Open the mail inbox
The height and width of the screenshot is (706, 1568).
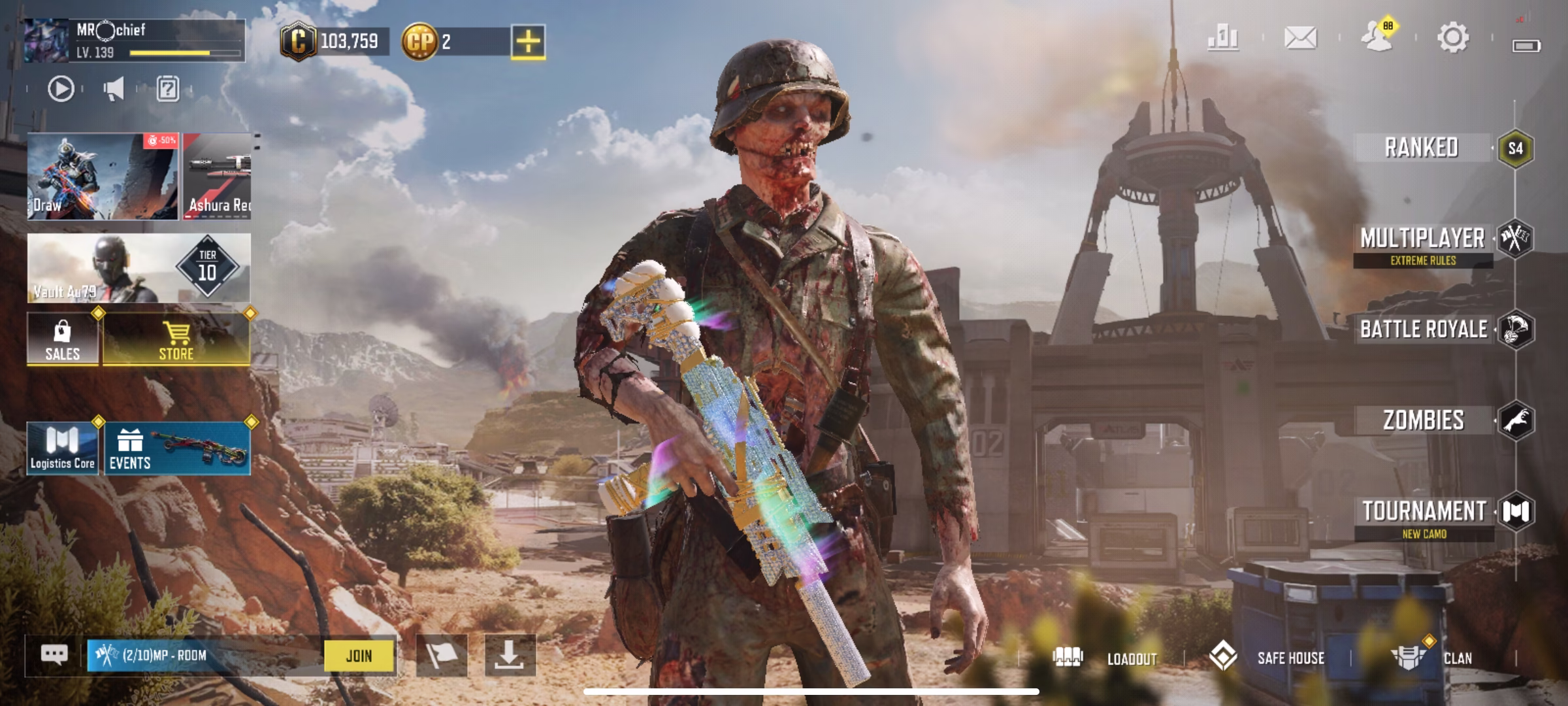click(x=1300, y=37)
